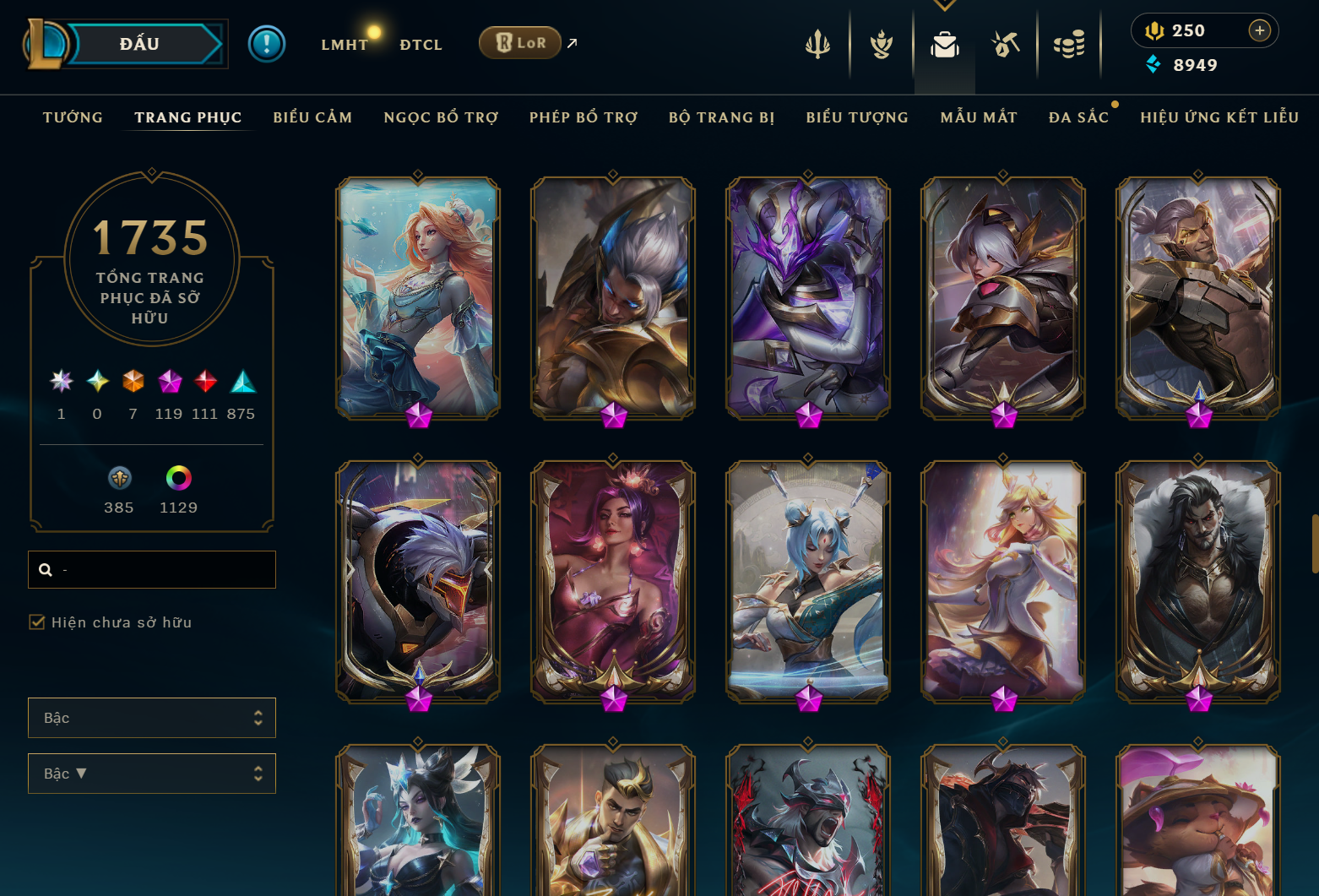Enable the Hiện chưa sở hữu checkbox

click(x=37, y=622)
